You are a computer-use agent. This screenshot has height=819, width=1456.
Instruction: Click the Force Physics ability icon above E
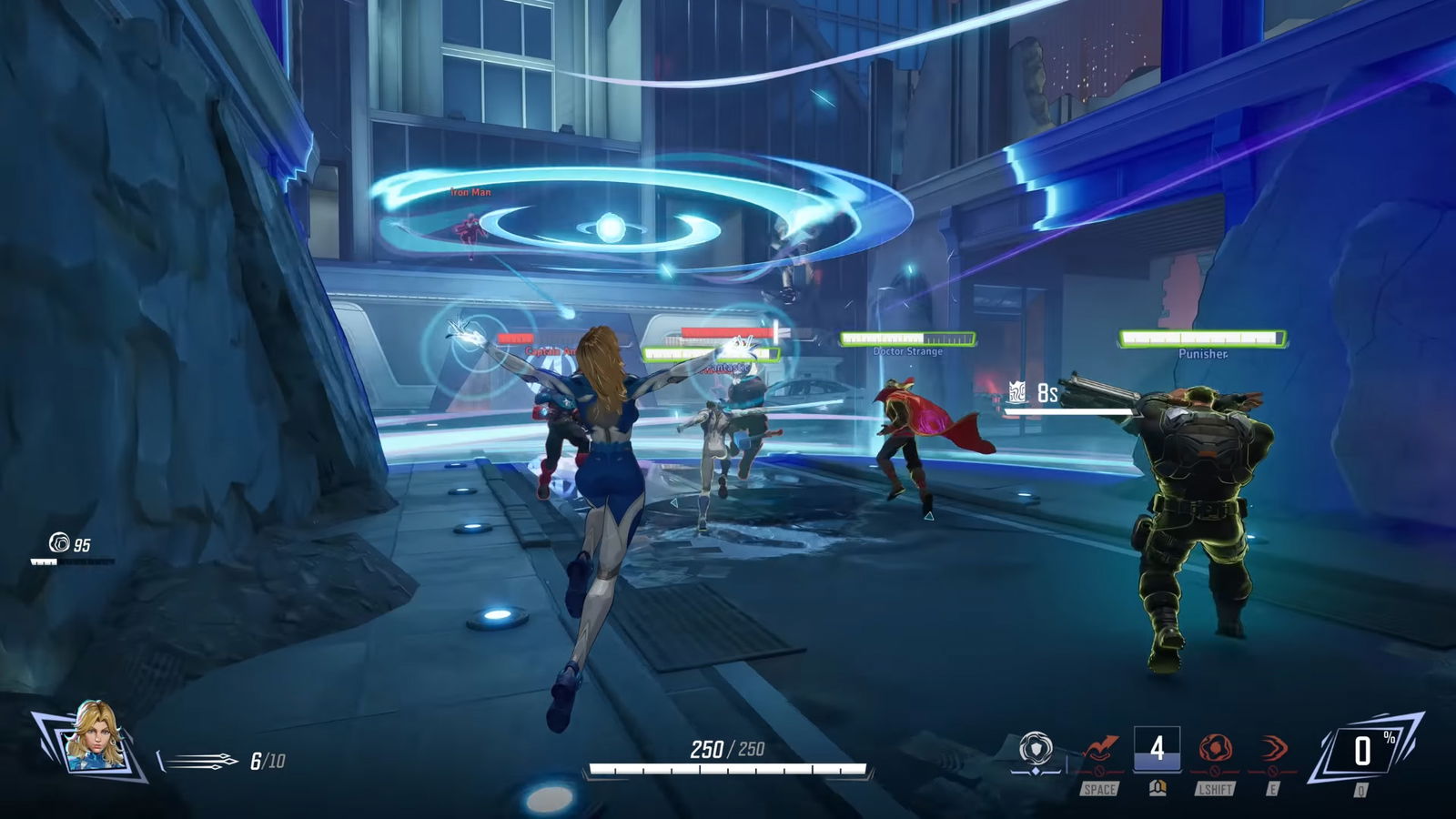[1272, 746]
